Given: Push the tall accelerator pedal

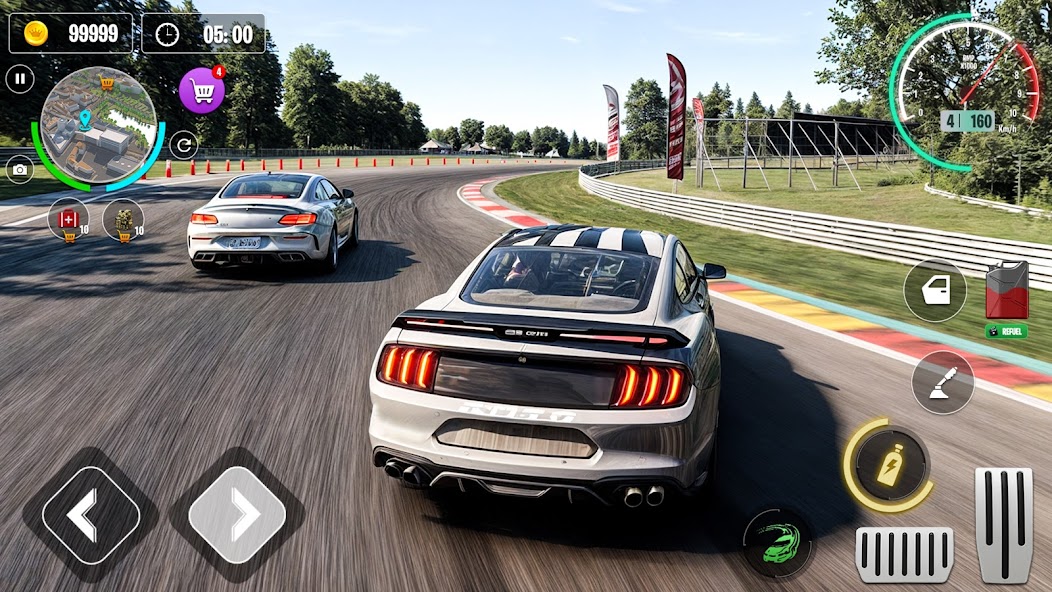Looking at the screenshot, I should pos(1004,524).
